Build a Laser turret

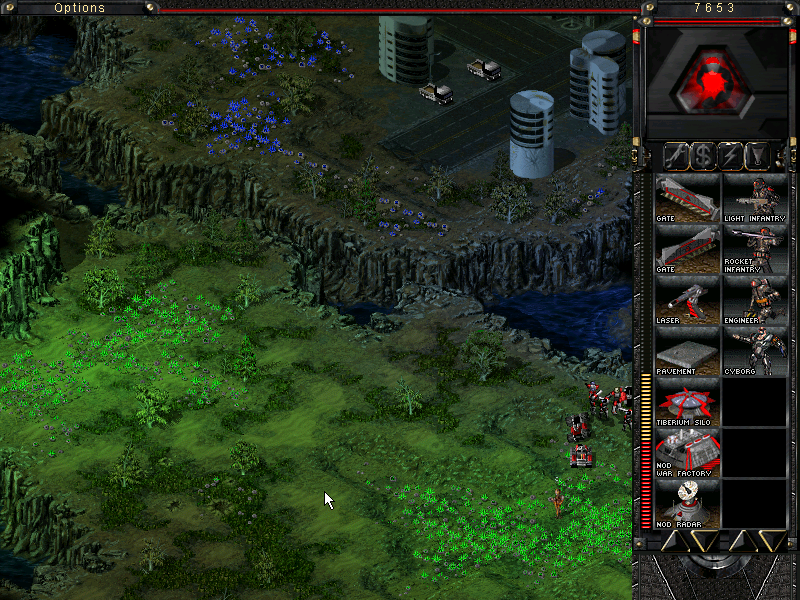click(687, 300)
